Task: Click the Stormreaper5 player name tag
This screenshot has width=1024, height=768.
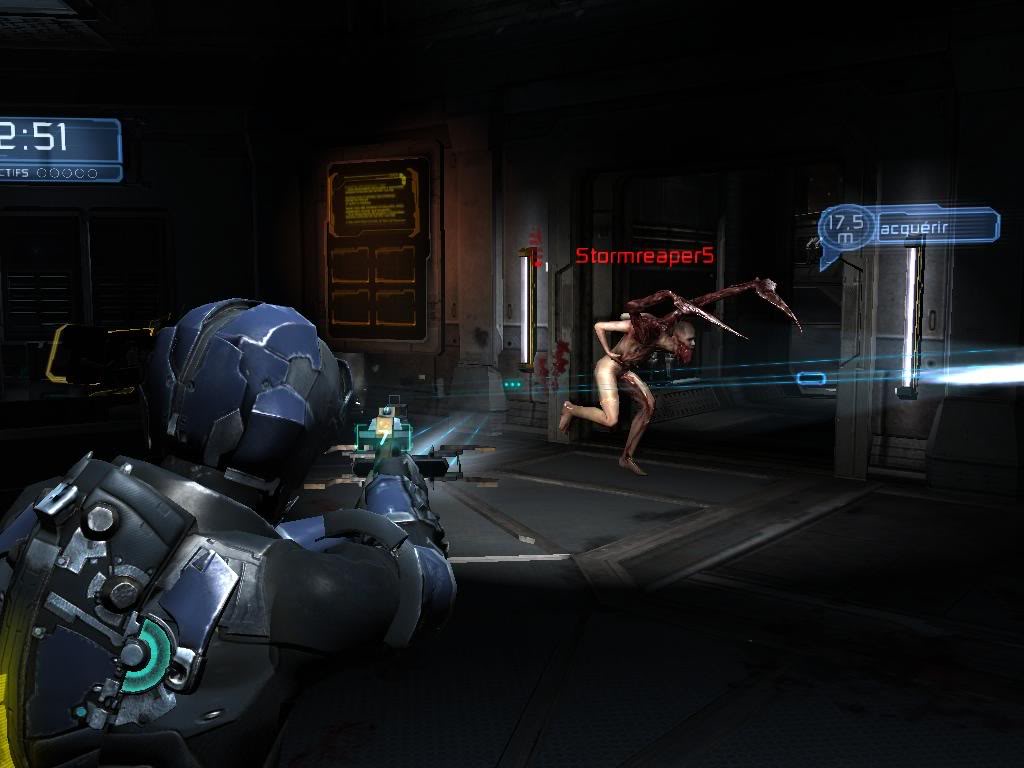Action: coord(645,256)
